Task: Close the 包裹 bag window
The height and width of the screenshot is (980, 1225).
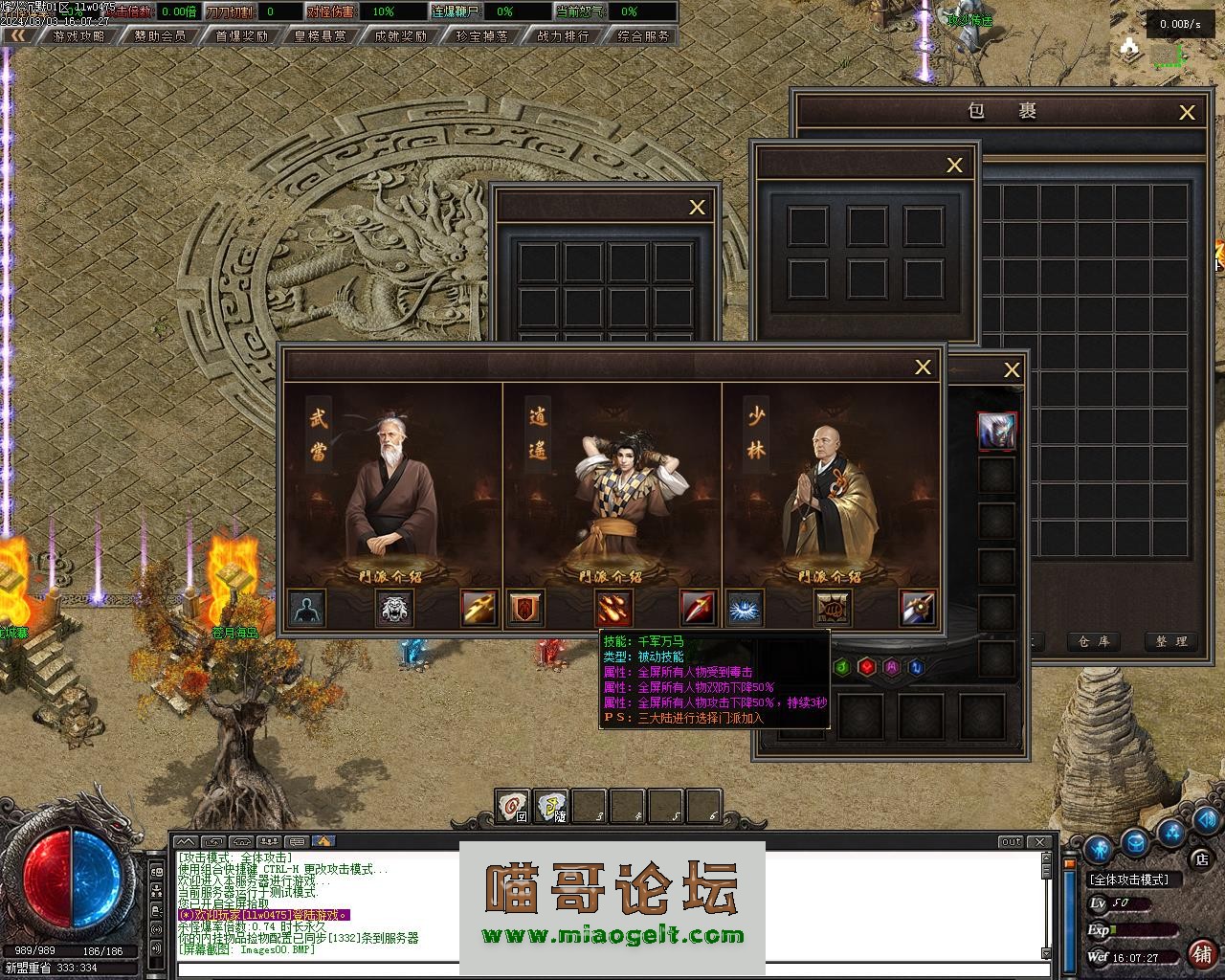Action: tap(1187, 112)
